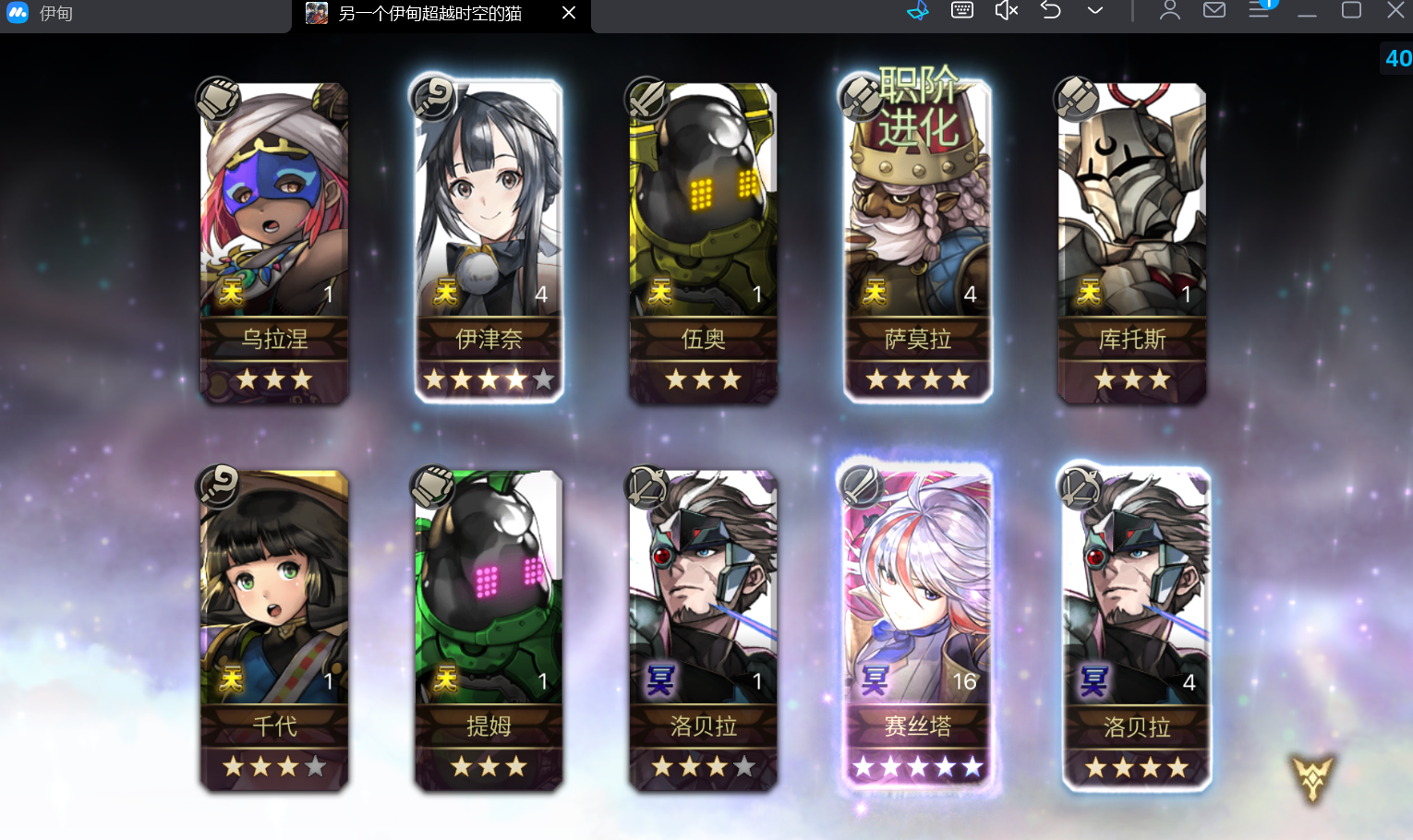Click the 冥 faction badge on 赛丝塔's card
Viewport: 1413px width, 840px height.
(873, 680)
